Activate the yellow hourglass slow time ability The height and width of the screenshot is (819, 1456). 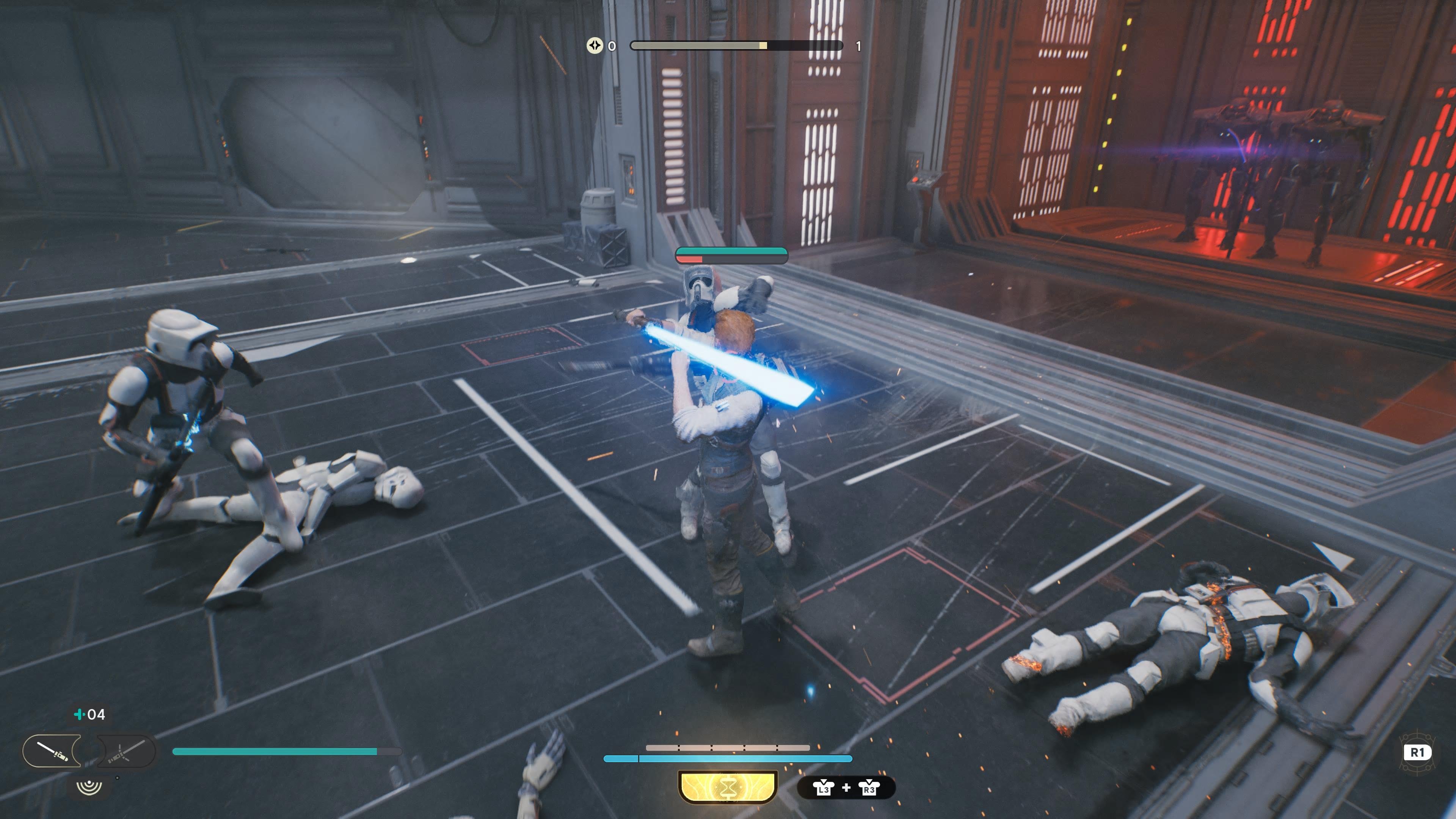coord(728,786)
